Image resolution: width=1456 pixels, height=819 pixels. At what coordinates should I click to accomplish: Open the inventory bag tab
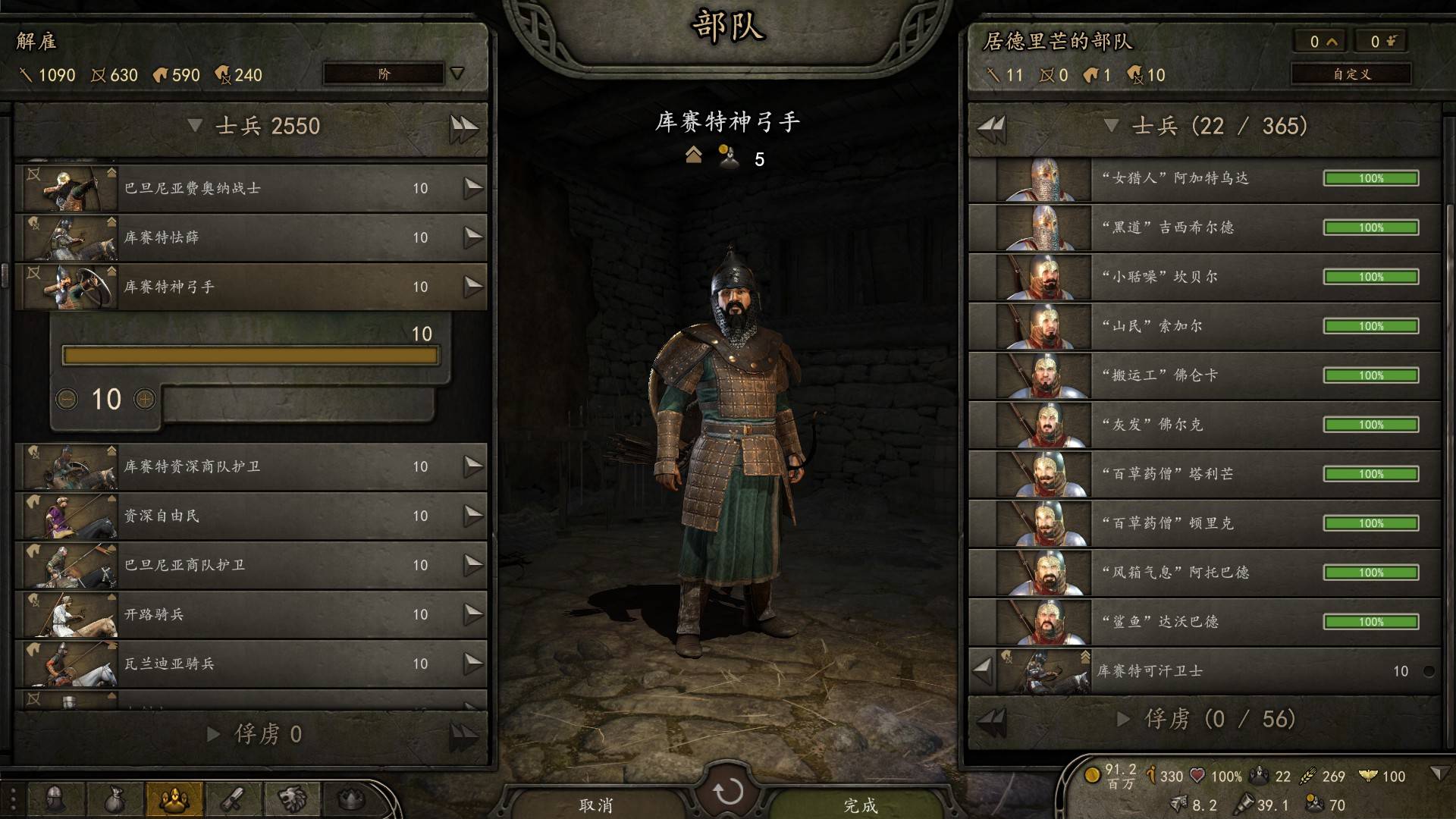point(115,799)
